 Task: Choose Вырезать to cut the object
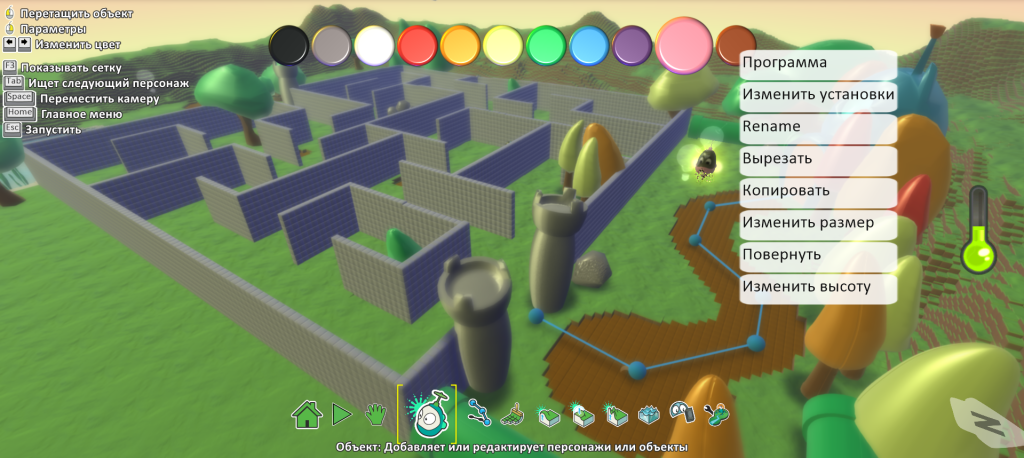[x=817, y=159]
